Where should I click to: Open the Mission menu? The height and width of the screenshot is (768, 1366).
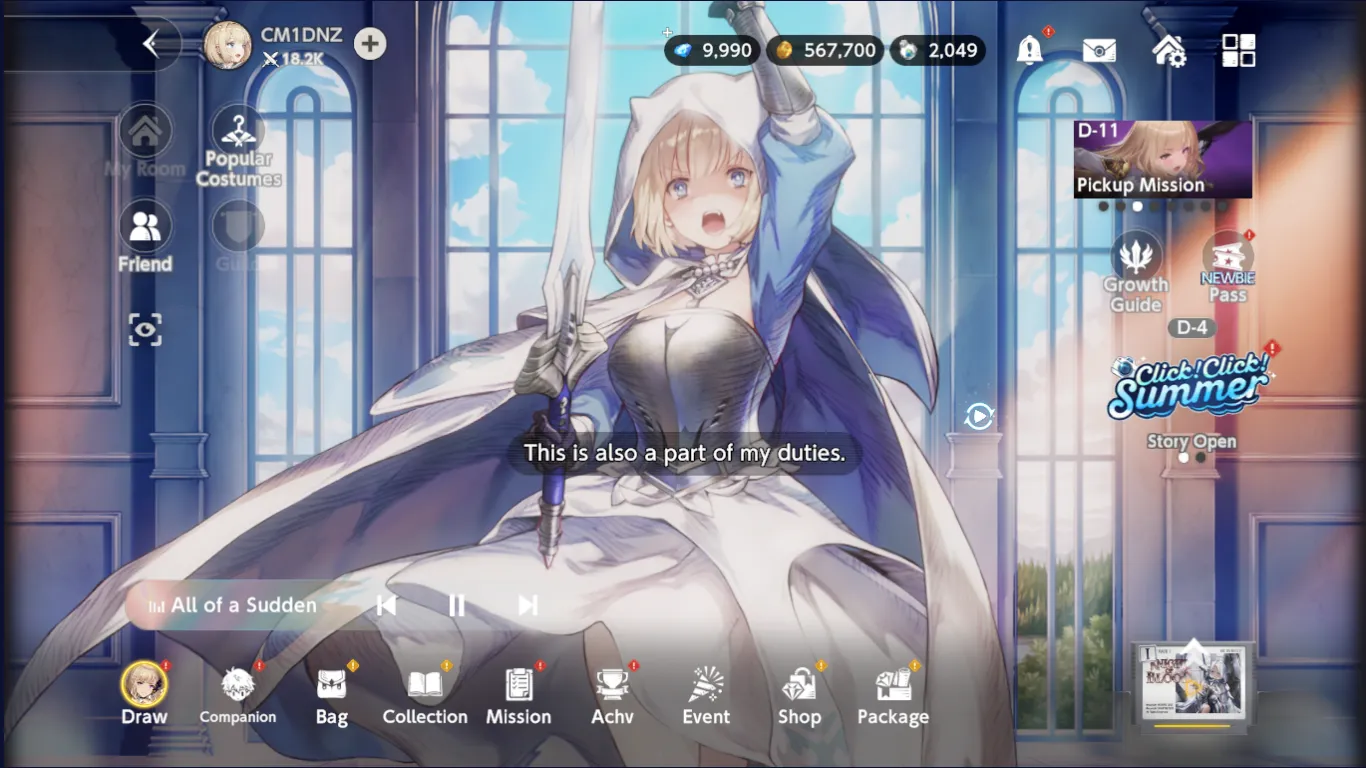point(518,694)
